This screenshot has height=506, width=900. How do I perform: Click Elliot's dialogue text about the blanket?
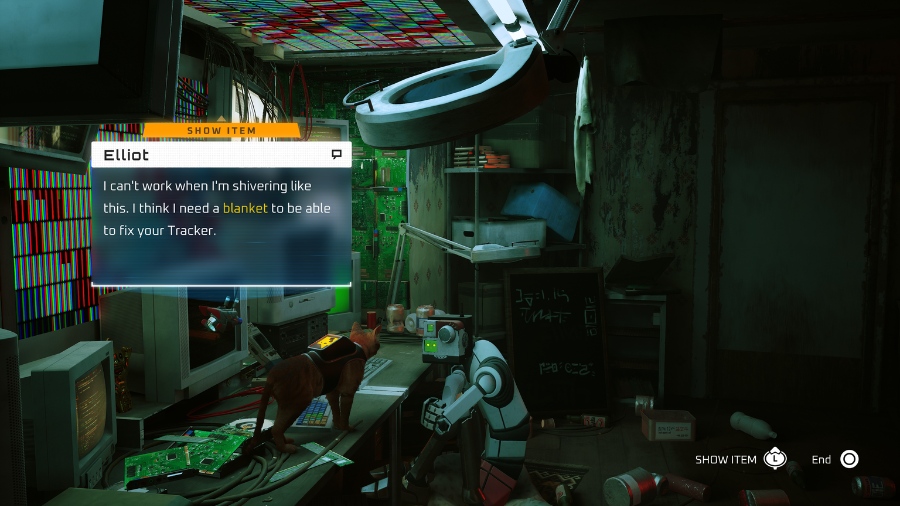pyautogui.click(x=216, y=208)
